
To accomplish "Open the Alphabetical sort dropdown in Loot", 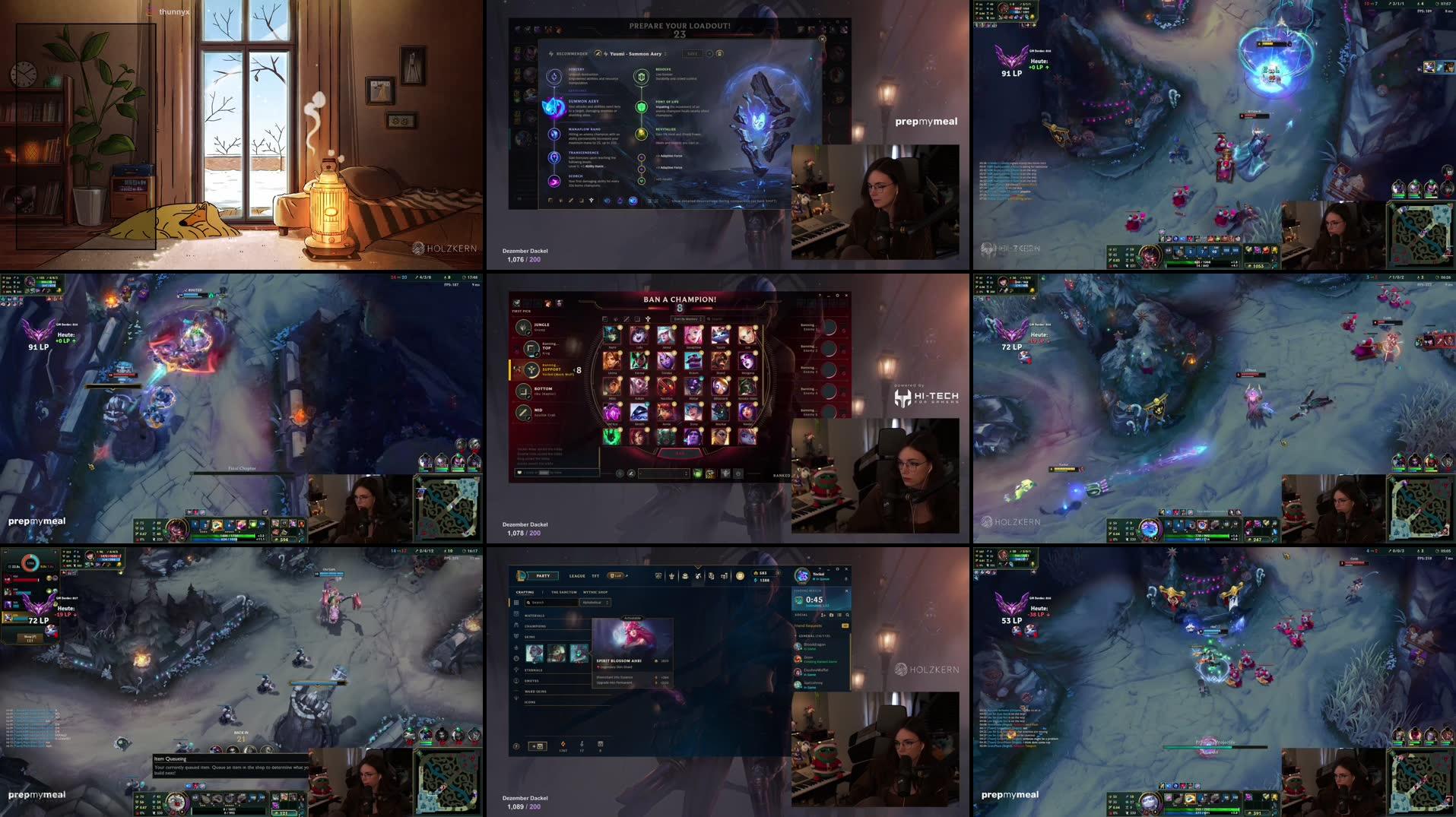I will pyautogui.click(x=596, y=603).
